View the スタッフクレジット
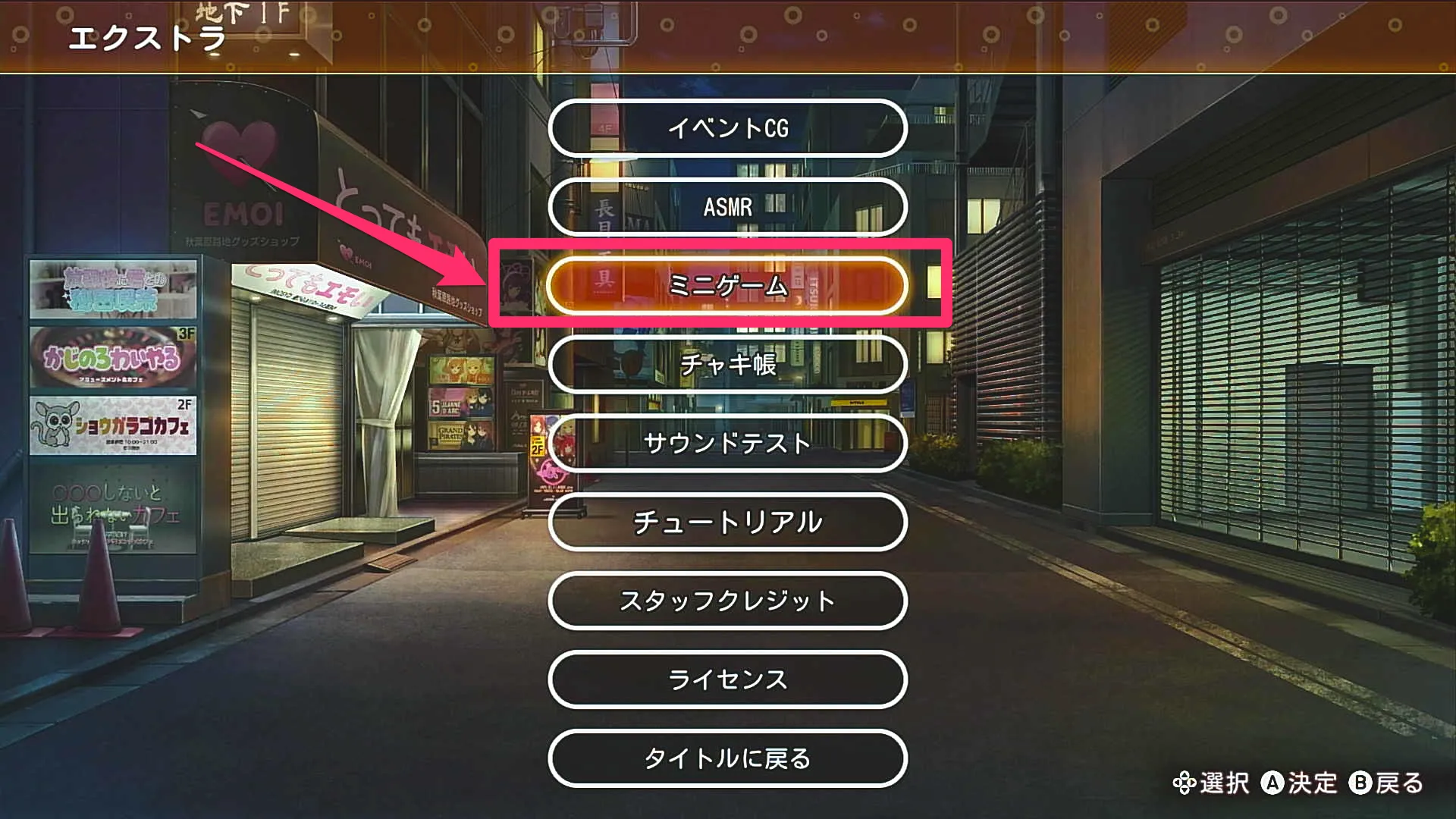The image size is (1456, 819). [x=726, y=601]
